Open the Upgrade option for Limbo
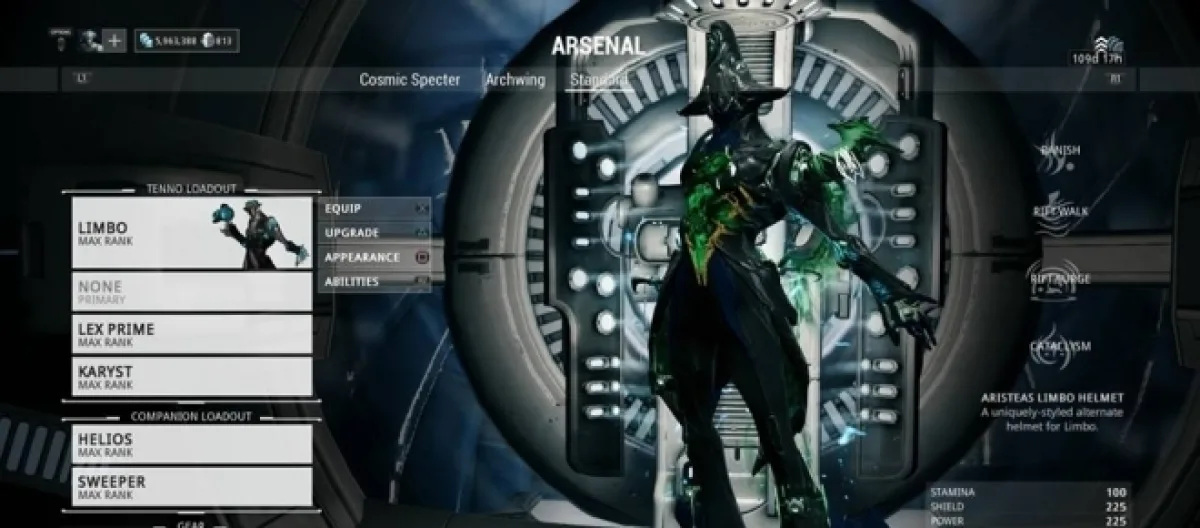Image resolution: width=1200 pixels, height=528 pixels. pyautogui.click(x=374, y=232)
